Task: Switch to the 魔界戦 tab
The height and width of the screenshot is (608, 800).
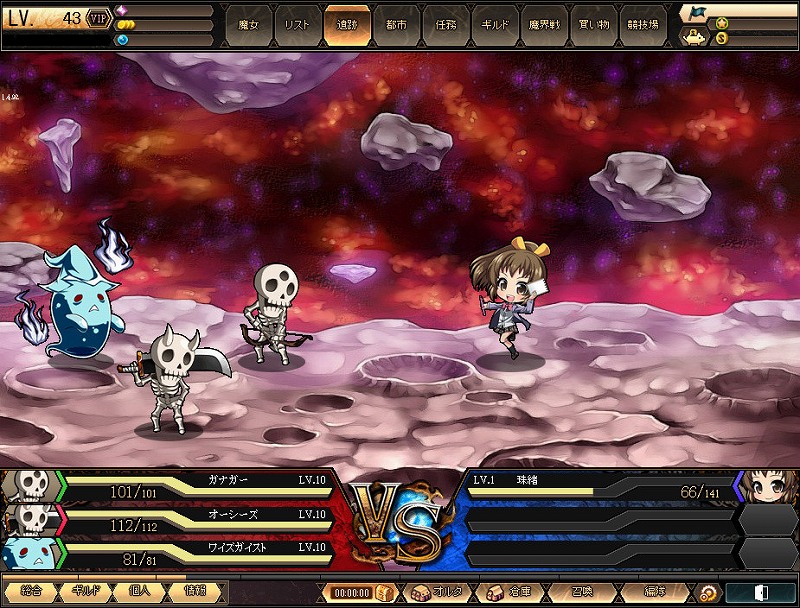Action: [542, 25]
